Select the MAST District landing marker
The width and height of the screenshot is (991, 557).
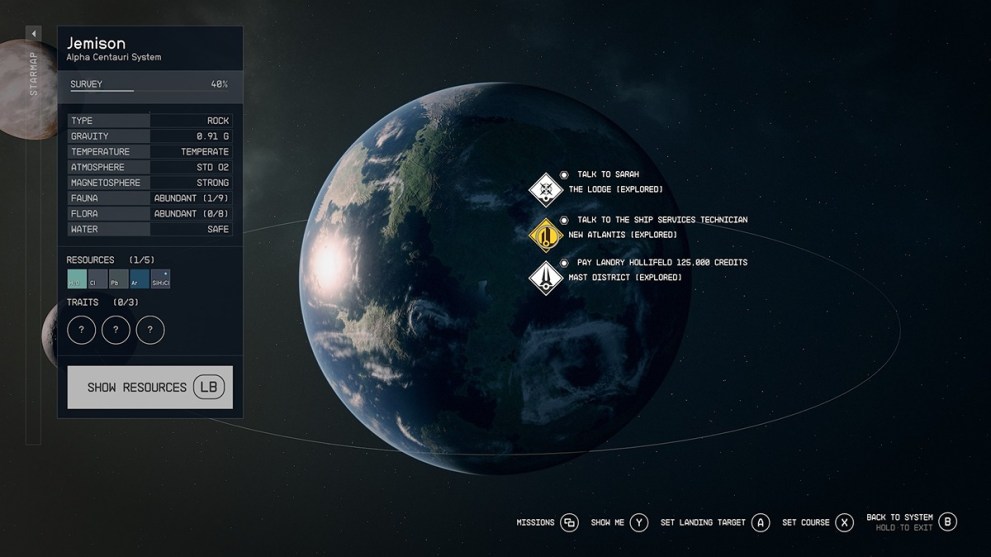point(546,277)
